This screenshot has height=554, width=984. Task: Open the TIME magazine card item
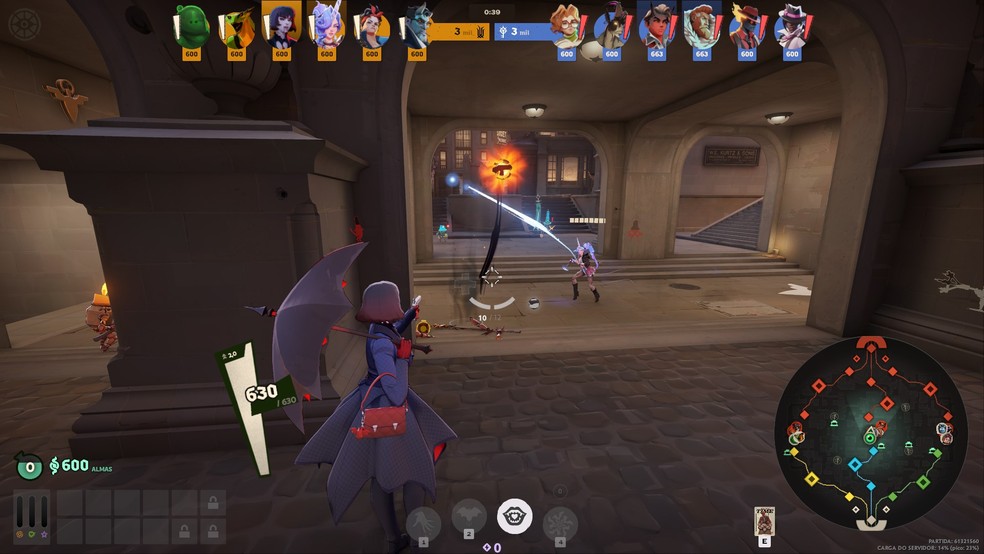(x=765, y=522)
